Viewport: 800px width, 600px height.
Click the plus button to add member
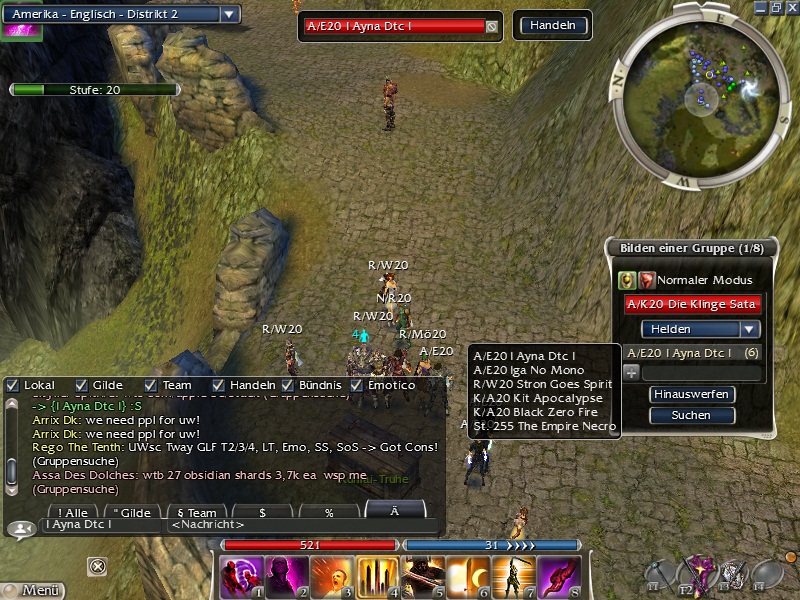coord(631,373)
